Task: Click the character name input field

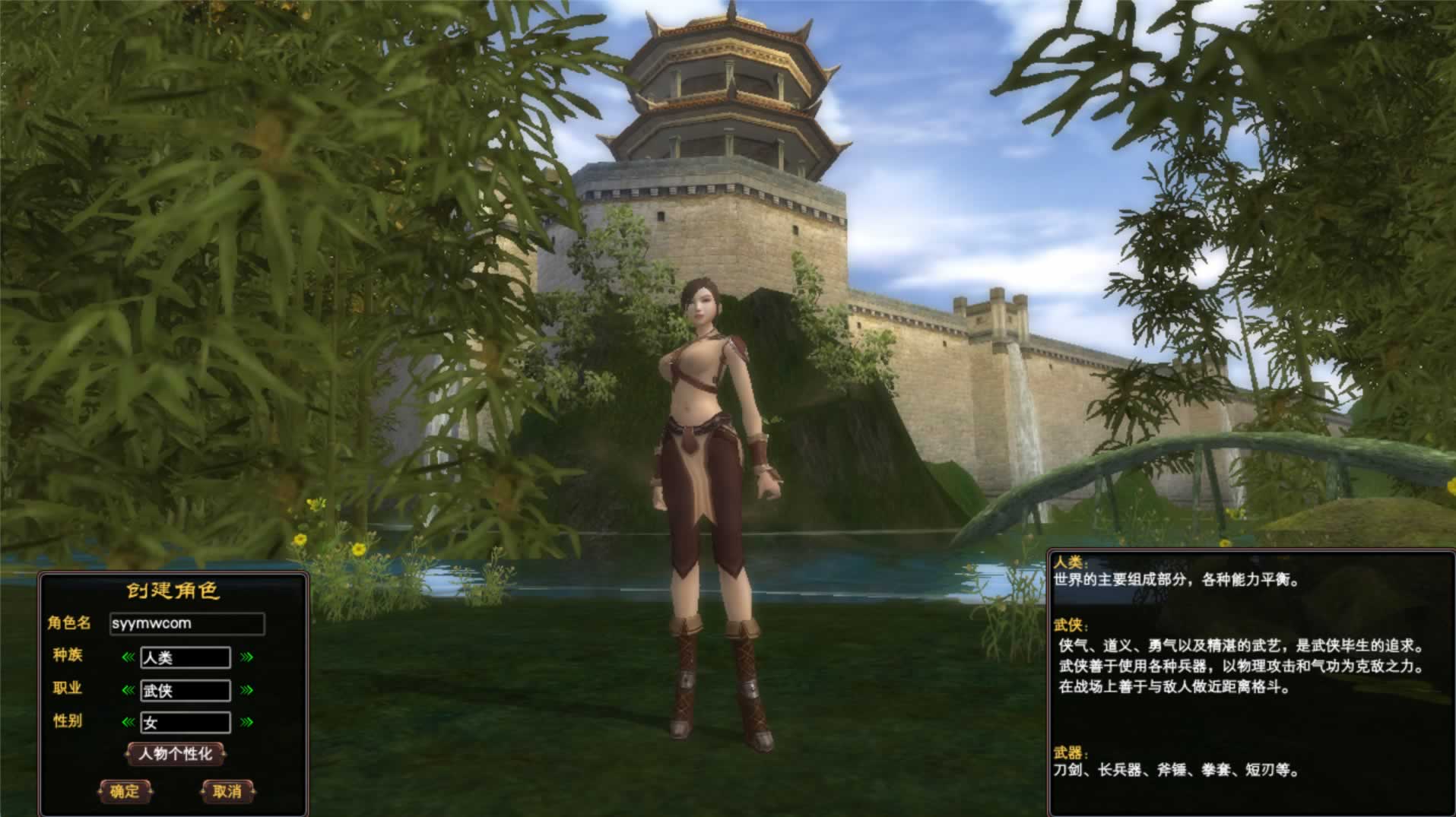Action: pyautogui.click(x=187, y=624)
